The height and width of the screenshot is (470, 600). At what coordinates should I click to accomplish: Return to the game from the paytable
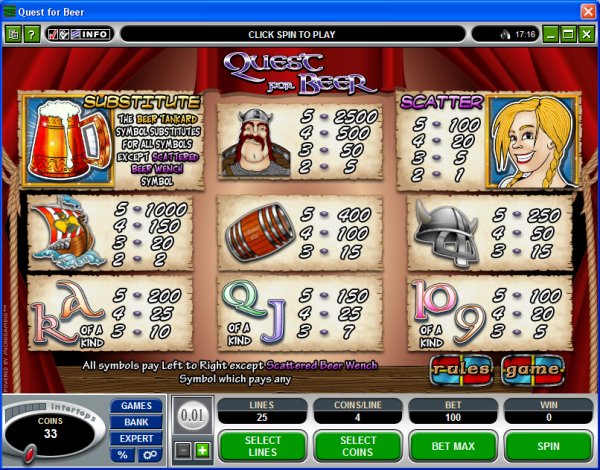(532, 370)
